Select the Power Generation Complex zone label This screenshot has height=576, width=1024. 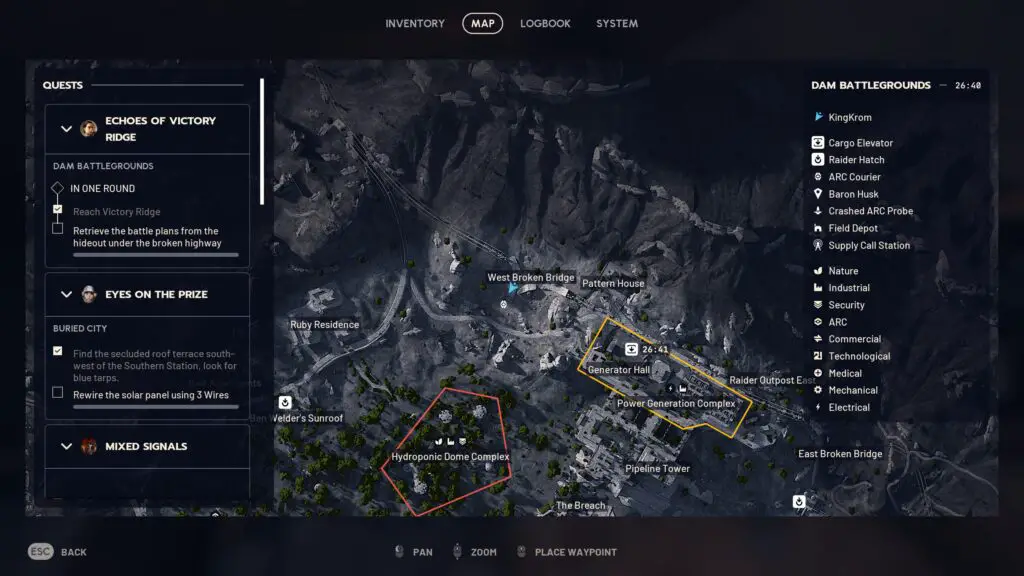[x=676, y=404]
